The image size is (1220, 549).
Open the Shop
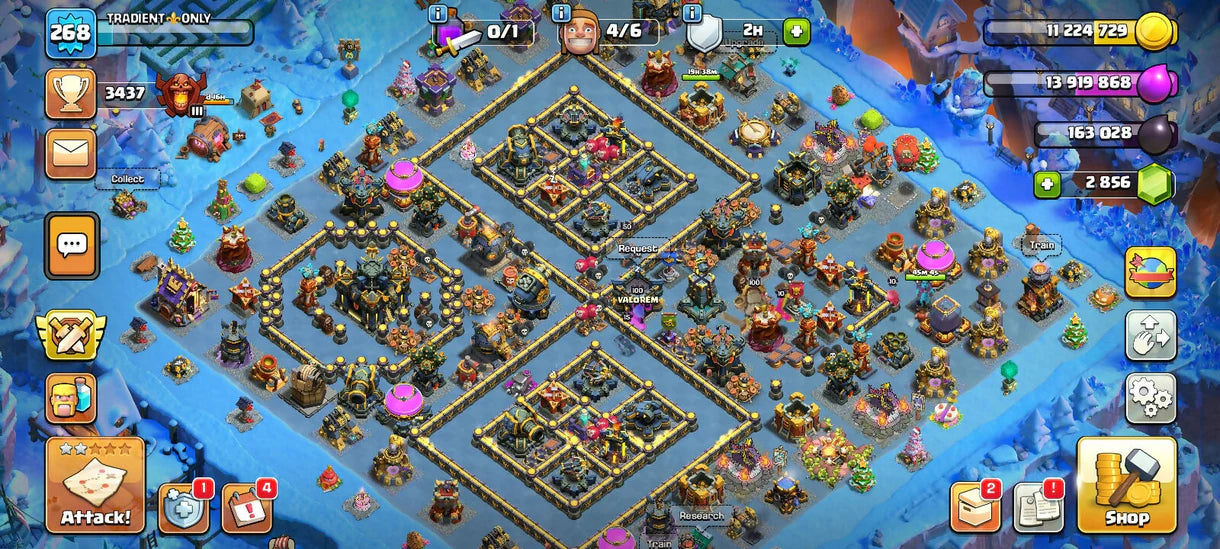click(1126, 486)
